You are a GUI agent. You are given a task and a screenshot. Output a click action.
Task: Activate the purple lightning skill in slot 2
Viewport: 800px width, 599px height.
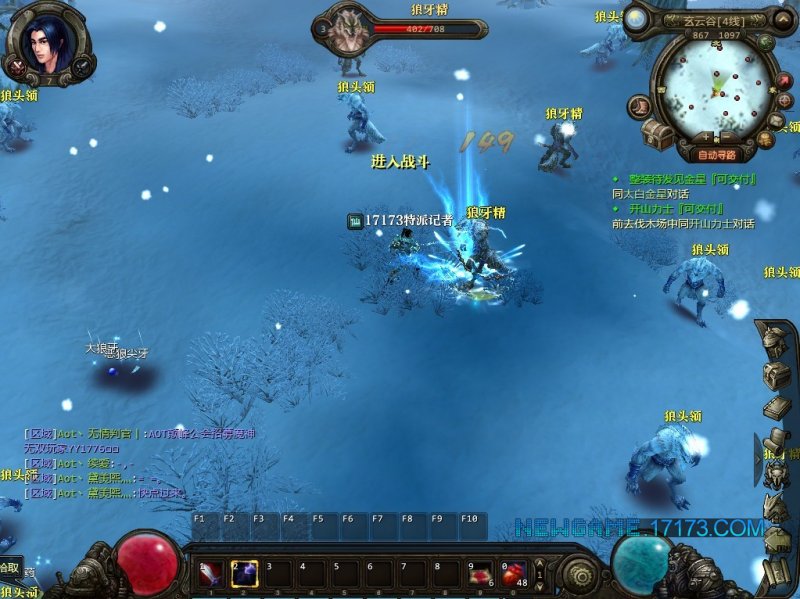point(244,574)
